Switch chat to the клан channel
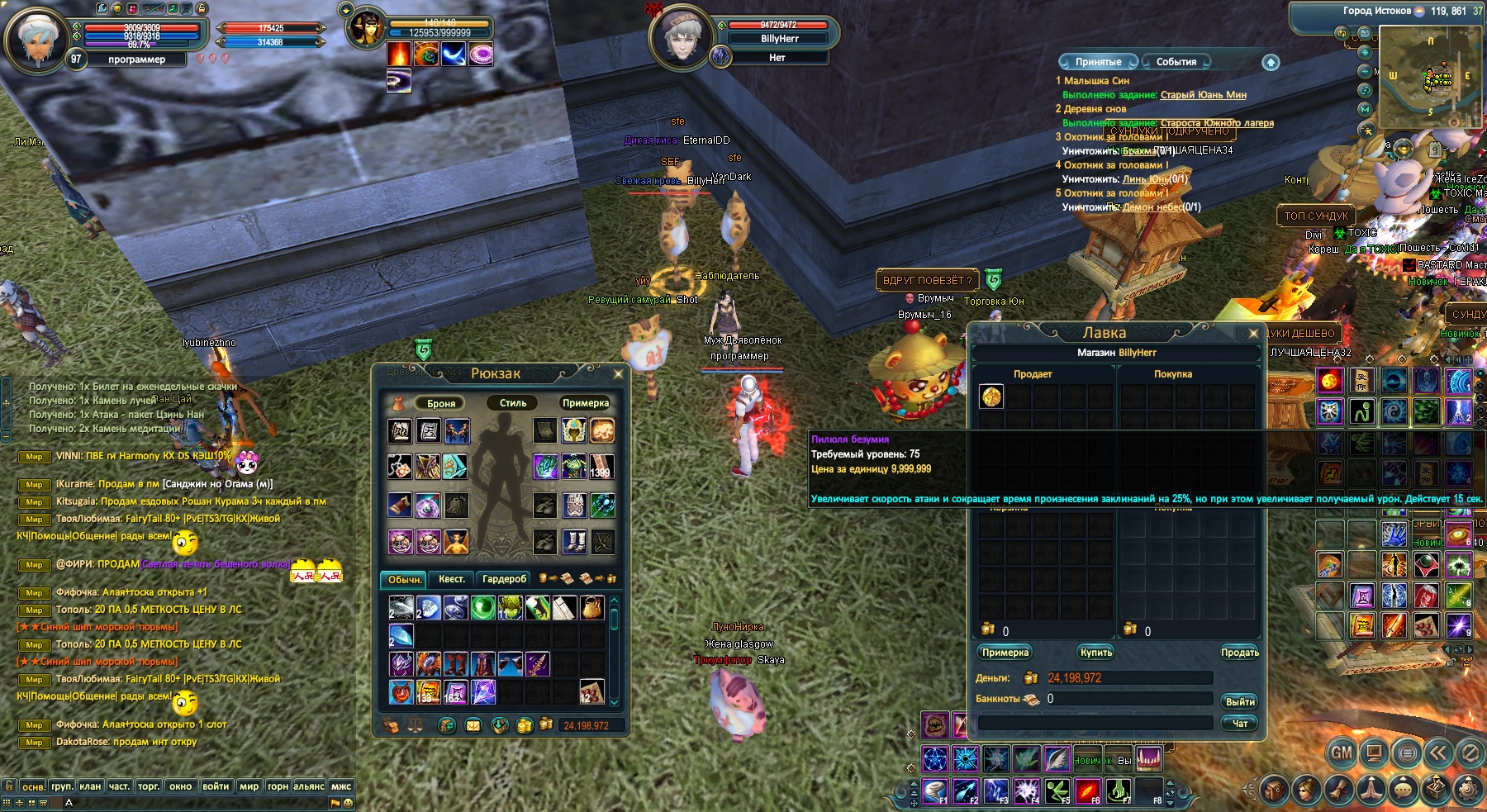The width and height of the screenshot is (1487, 812). pos(90,786)
